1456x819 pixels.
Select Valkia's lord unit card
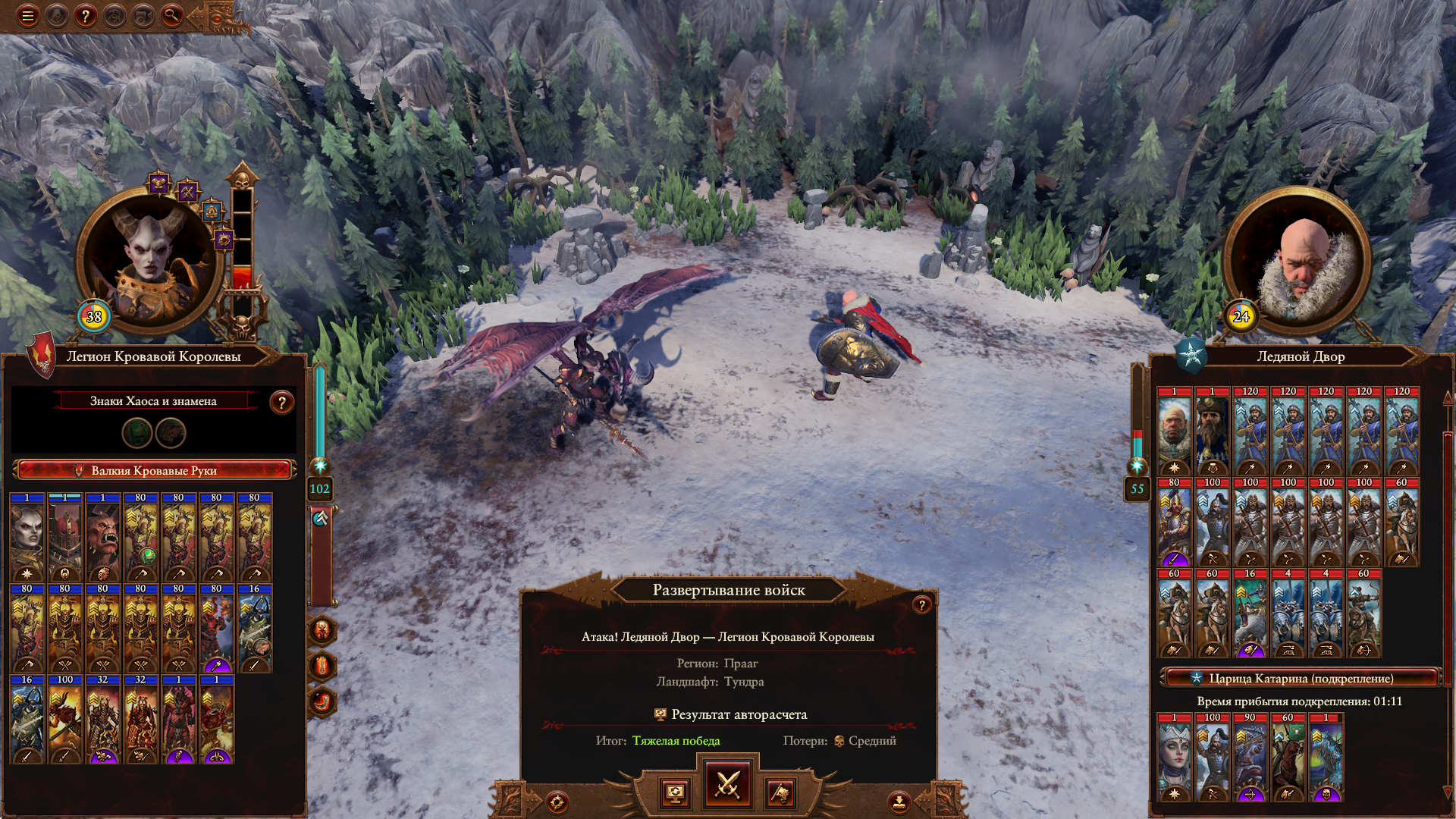click(27, 538)
